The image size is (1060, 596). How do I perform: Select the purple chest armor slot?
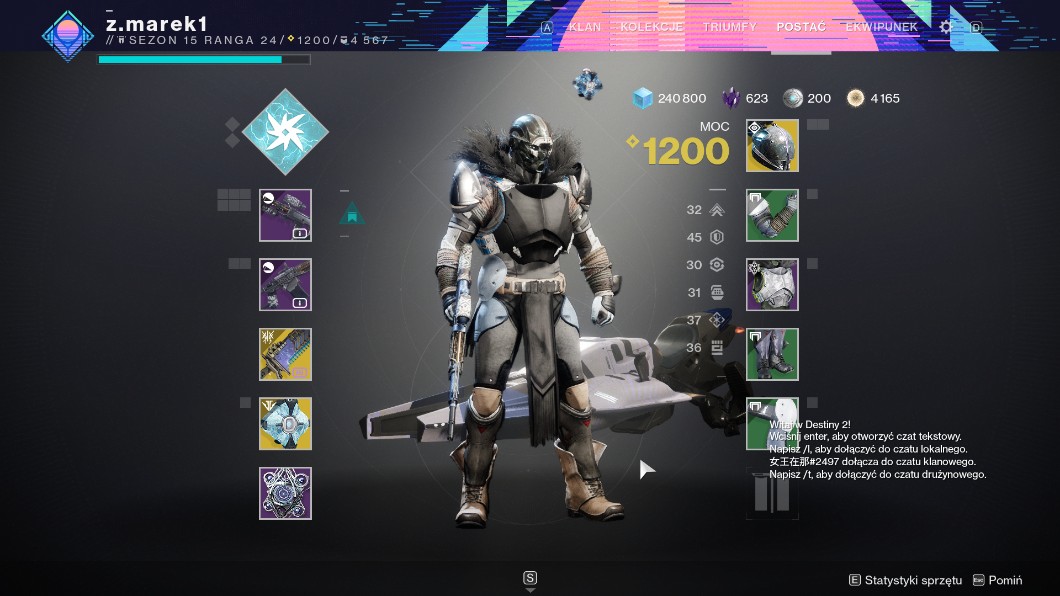pyautogui.click(x=772, y=285)
